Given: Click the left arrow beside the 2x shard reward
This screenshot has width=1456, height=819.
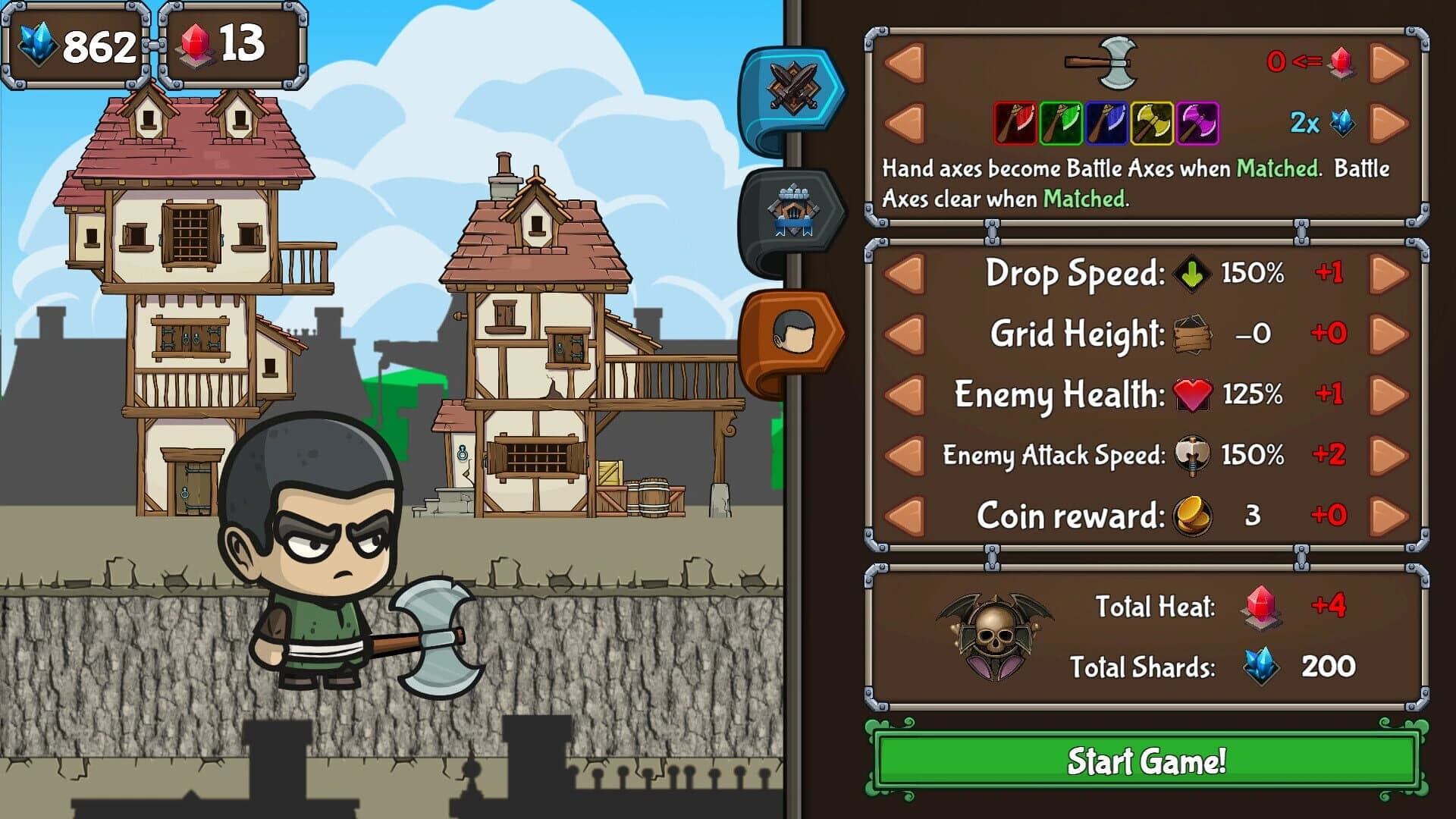Looking at the screenshot, I should click(904, 121).
